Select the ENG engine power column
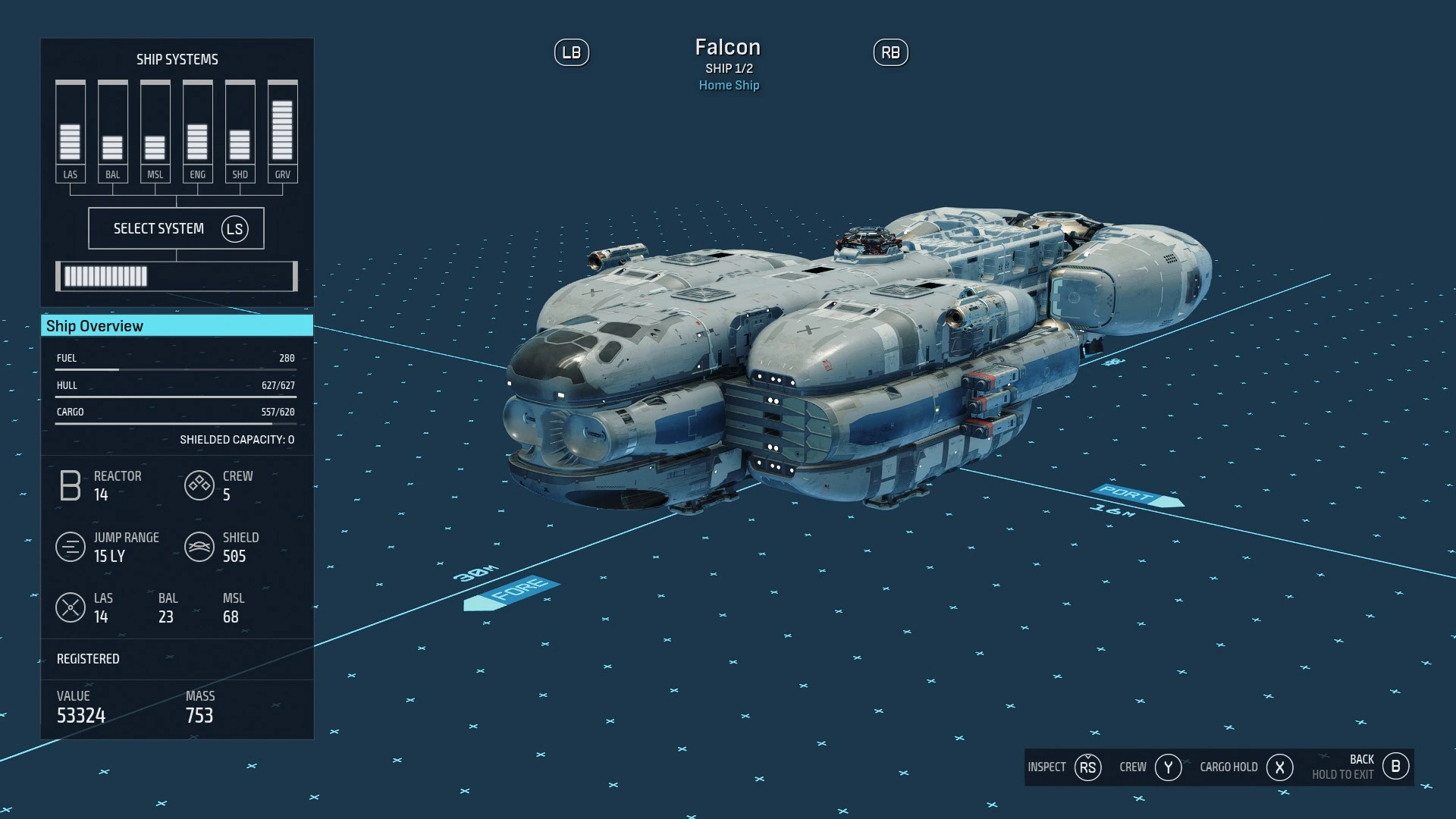 (197, 130)
